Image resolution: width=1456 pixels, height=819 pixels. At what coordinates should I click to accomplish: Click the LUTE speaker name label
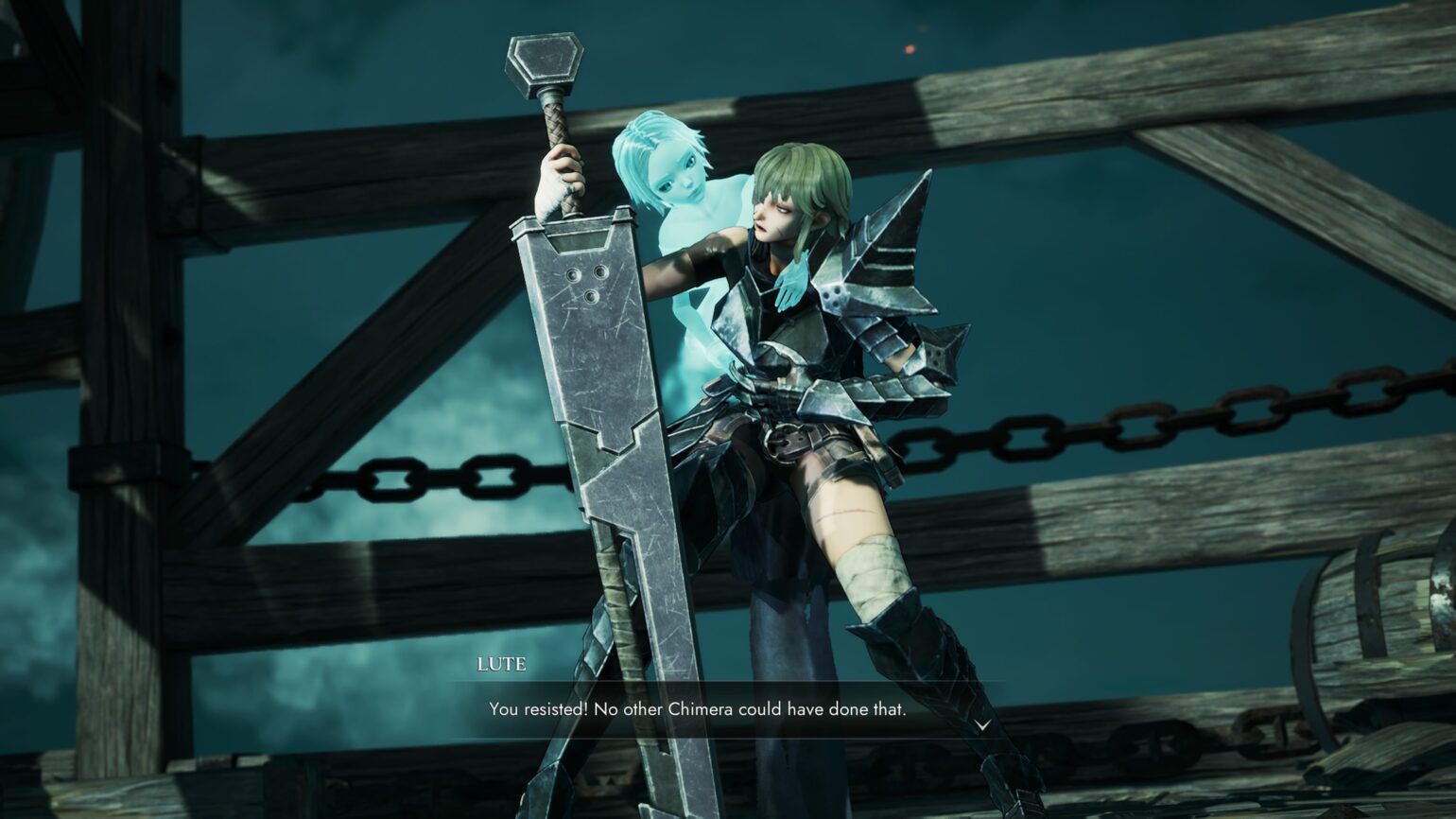pos(501,666)
